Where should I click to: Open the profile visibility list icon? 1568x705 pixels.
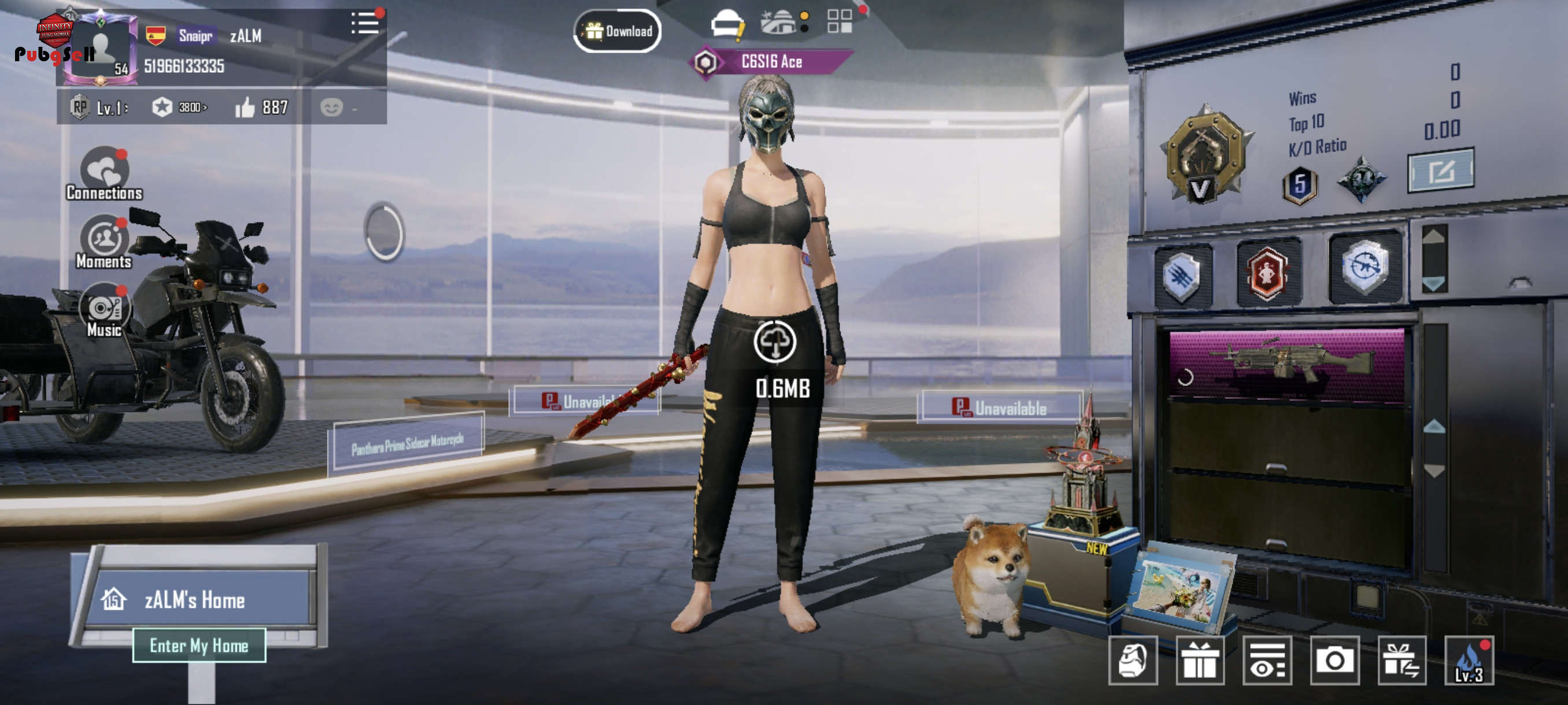1267,661
